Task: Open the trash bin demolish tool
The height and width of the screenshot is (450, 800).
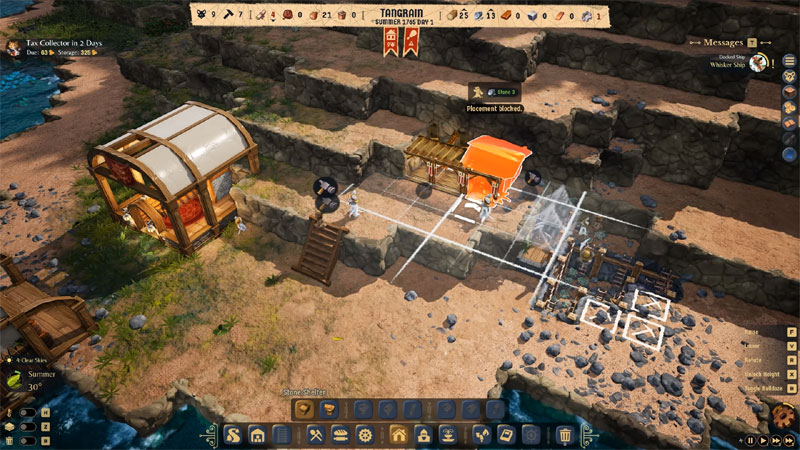Action: click(564, 435)
